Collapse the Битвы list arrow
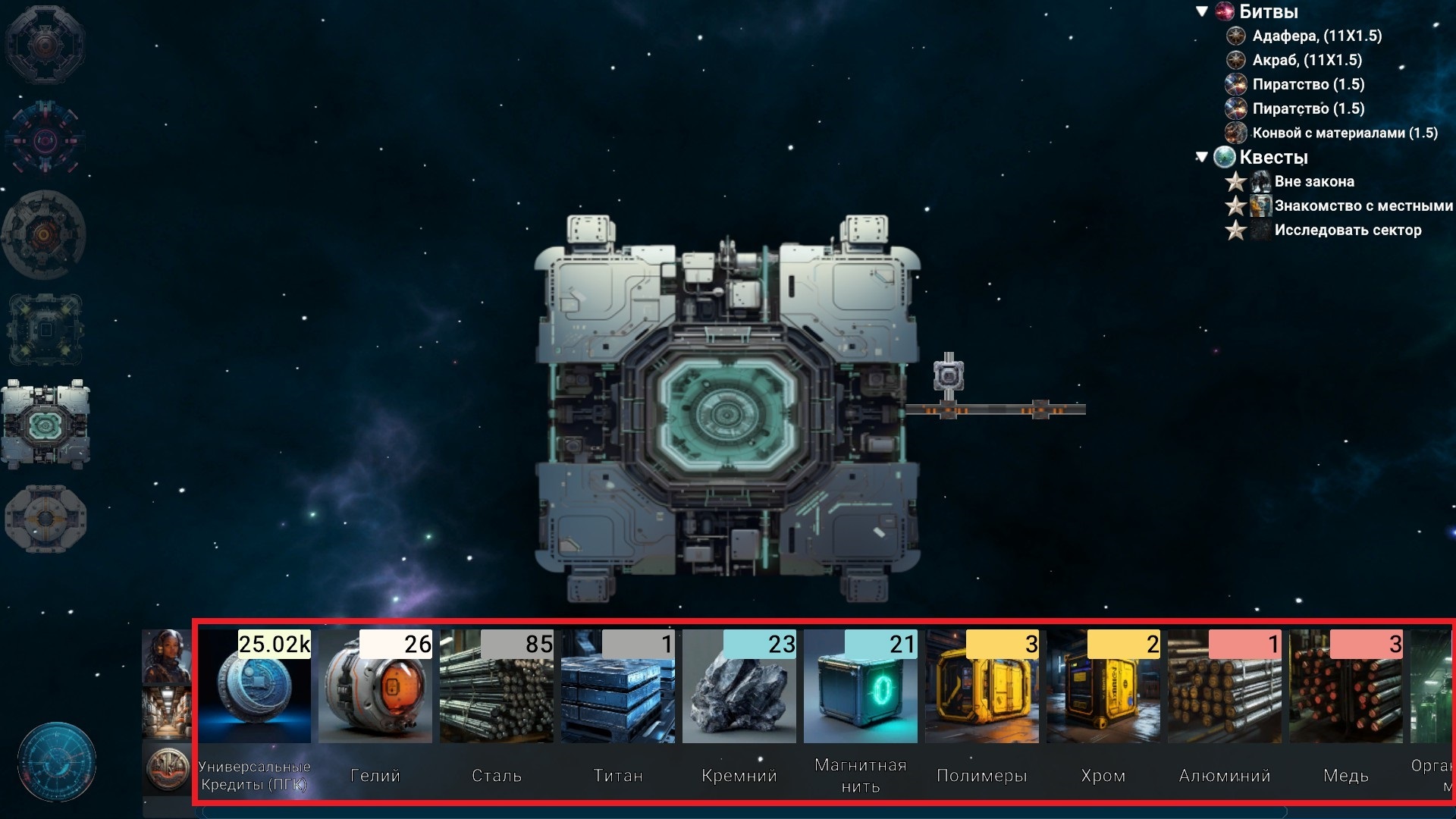Image resolution: width=1456 pixels, height=819 pixels. 1202,11
